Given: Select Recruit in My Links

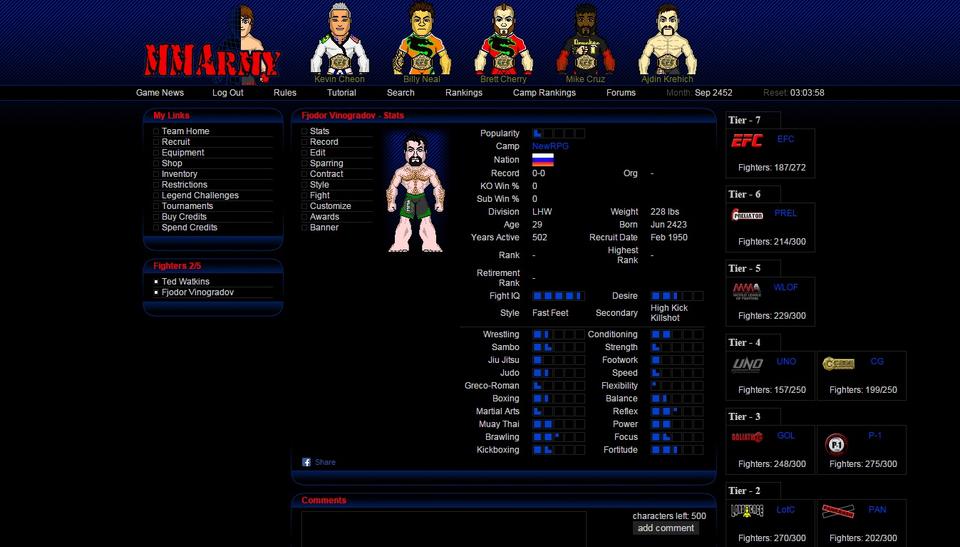Looking at the screenshot, I should coord(176,142).
